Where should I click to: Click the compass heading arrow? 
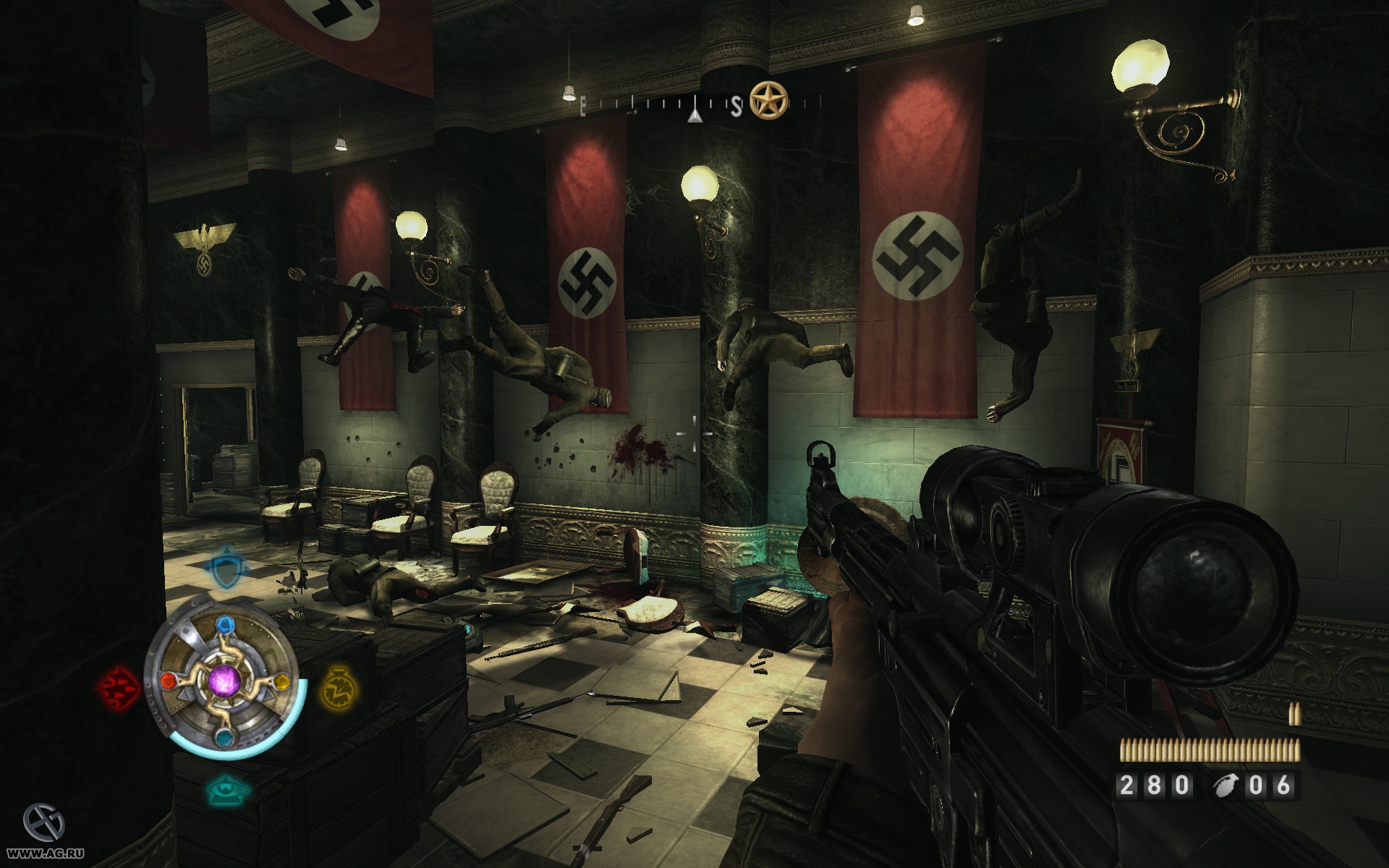point(694,114)
